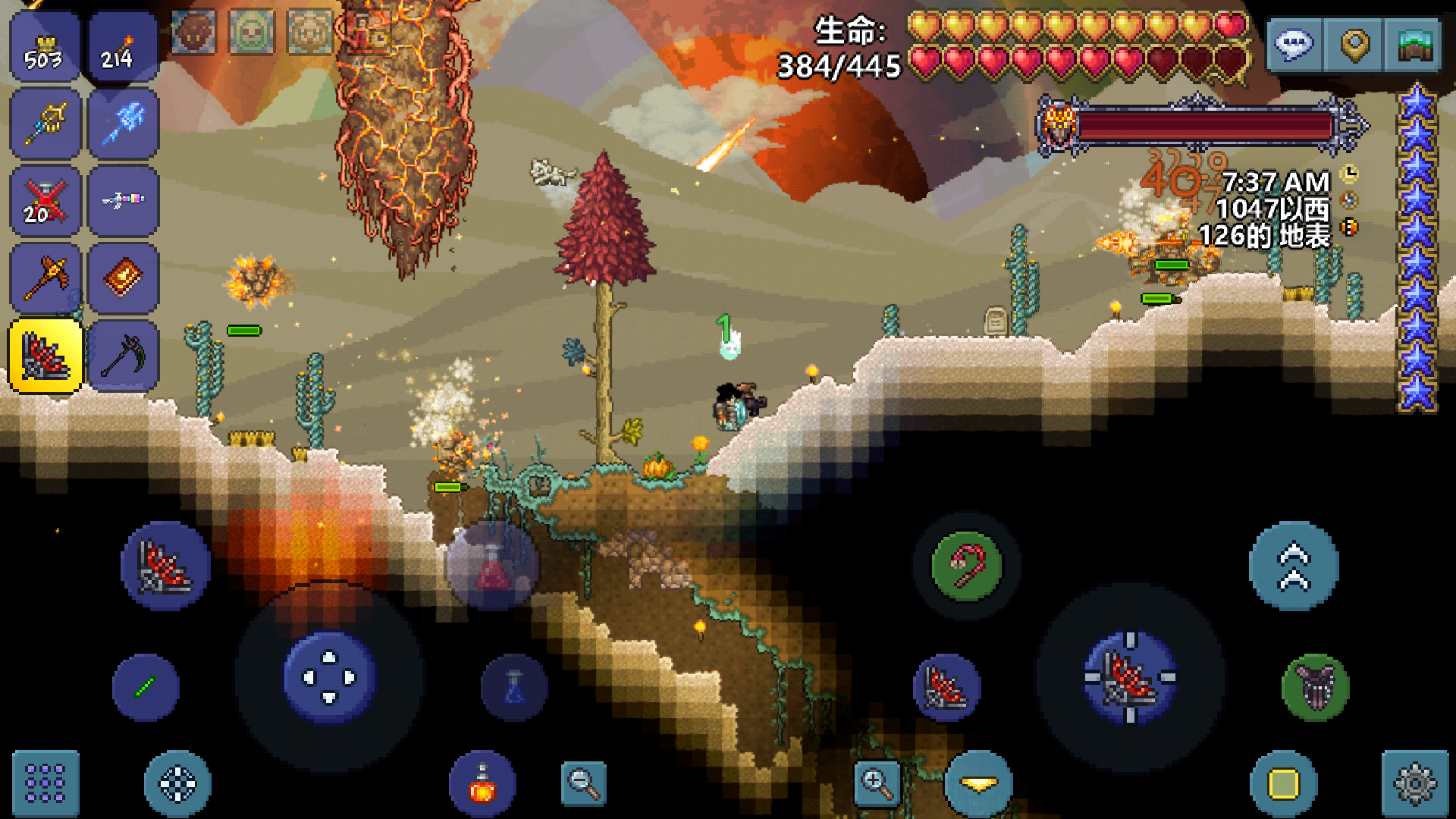Screen dimensions: 1456x819
Task: Zoom in with the plus magnifier
Action: 876,782
